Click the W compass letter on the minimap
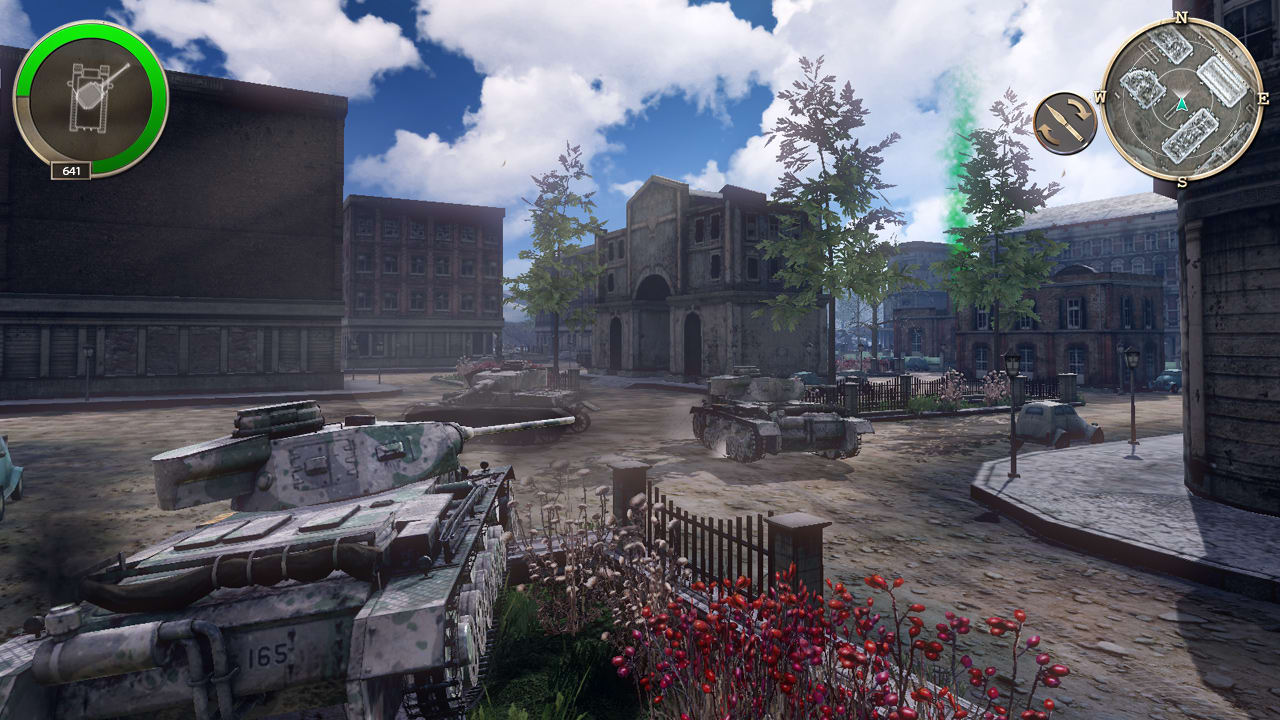Viewport: 1280px width, 720px height. 1101,99
